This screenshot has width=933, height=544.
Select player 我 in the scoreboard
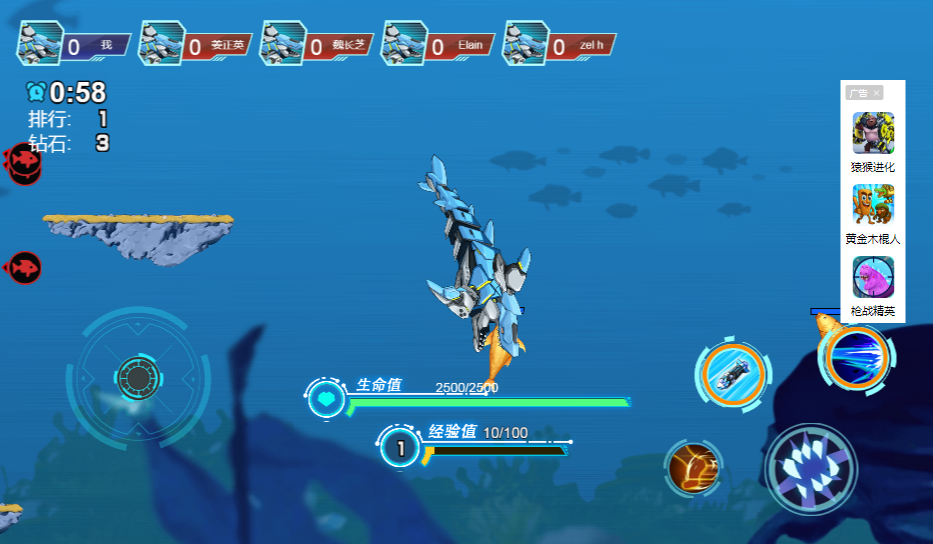coord(74,45)
